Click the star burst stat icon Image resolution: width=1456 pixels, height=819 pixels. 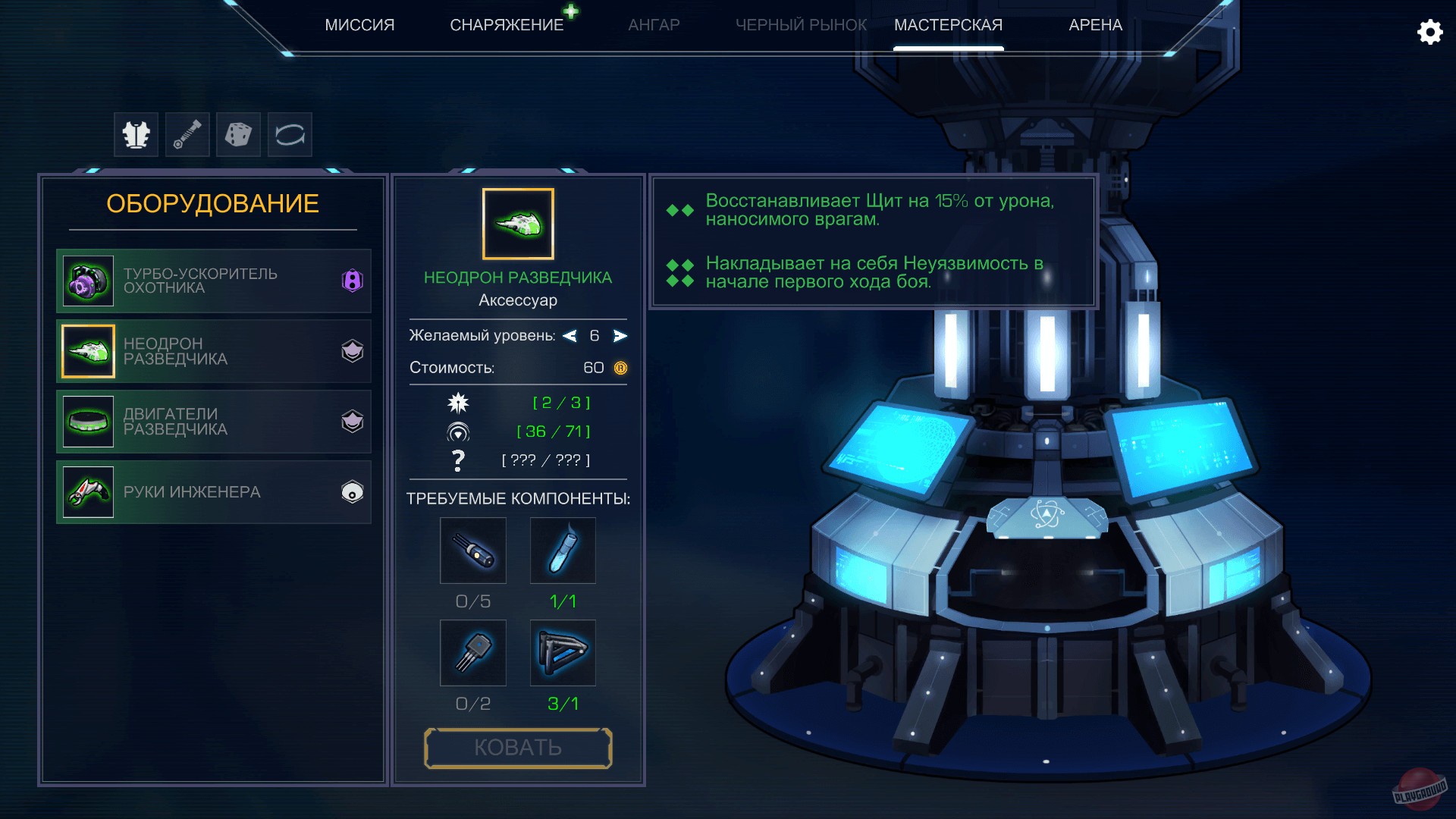click(458, 403)
